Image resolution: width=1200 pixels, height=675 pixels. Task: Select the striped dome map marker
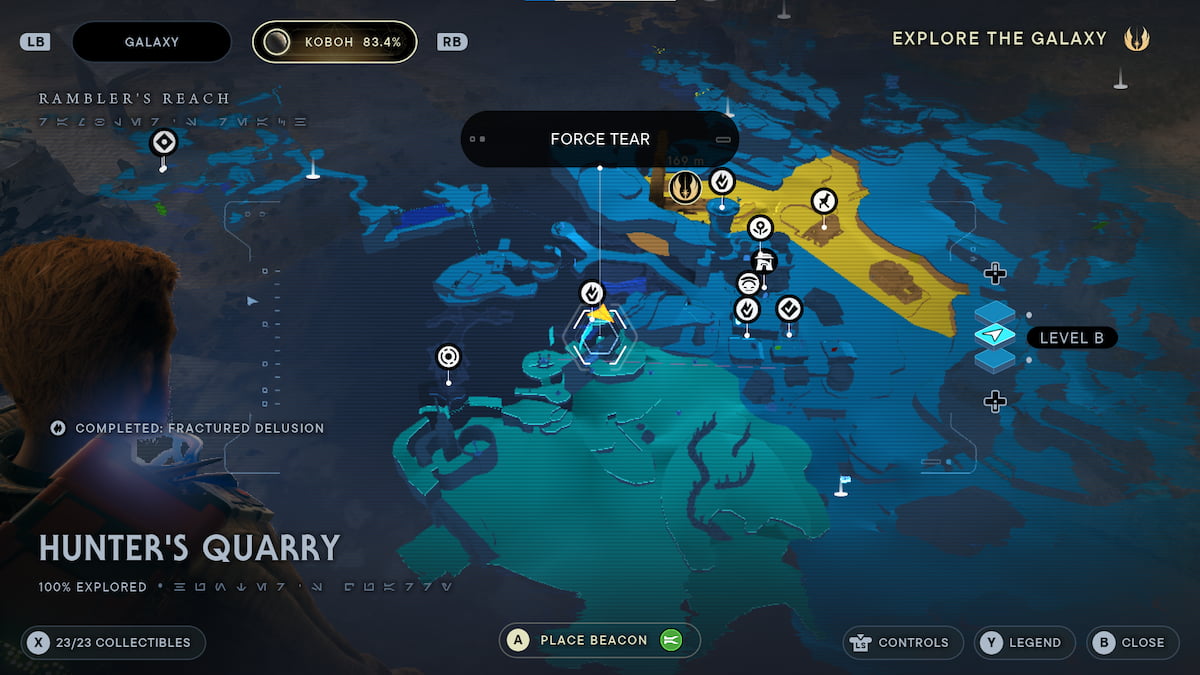coord(748,284)
